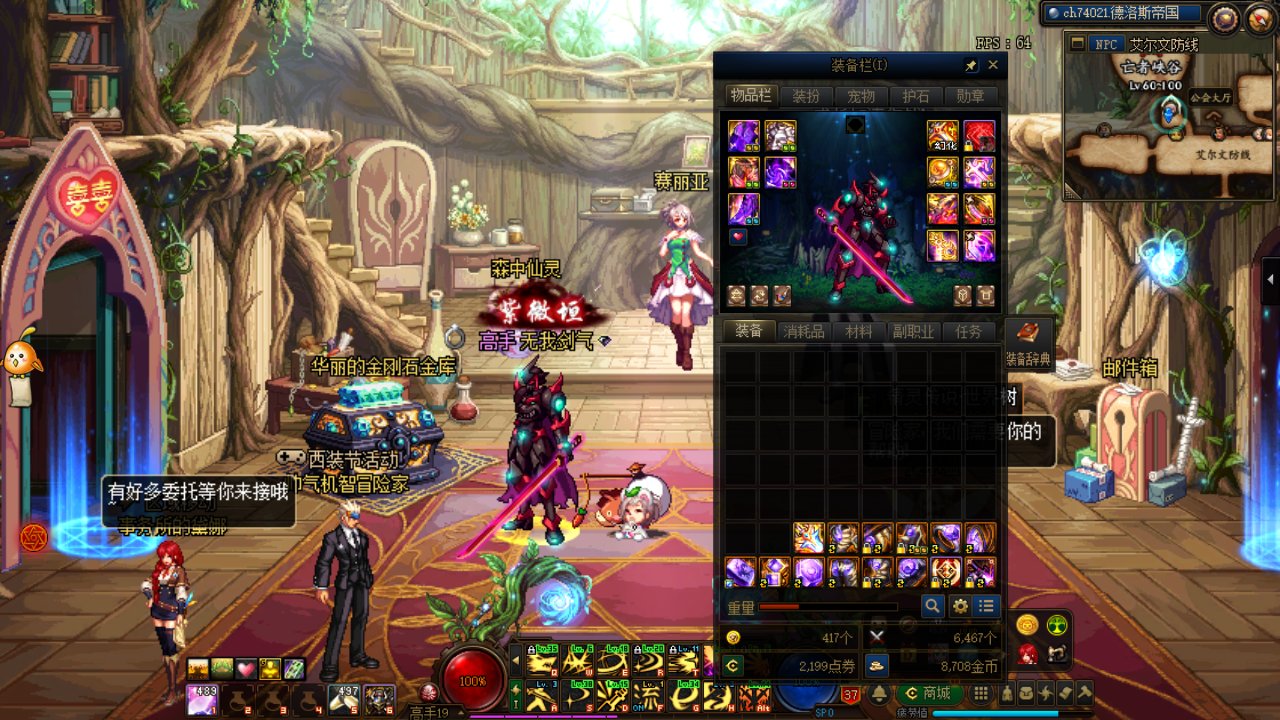Open the 材料 inventory tab
Screen dimensions: 1280x720
tap(859, 331)
